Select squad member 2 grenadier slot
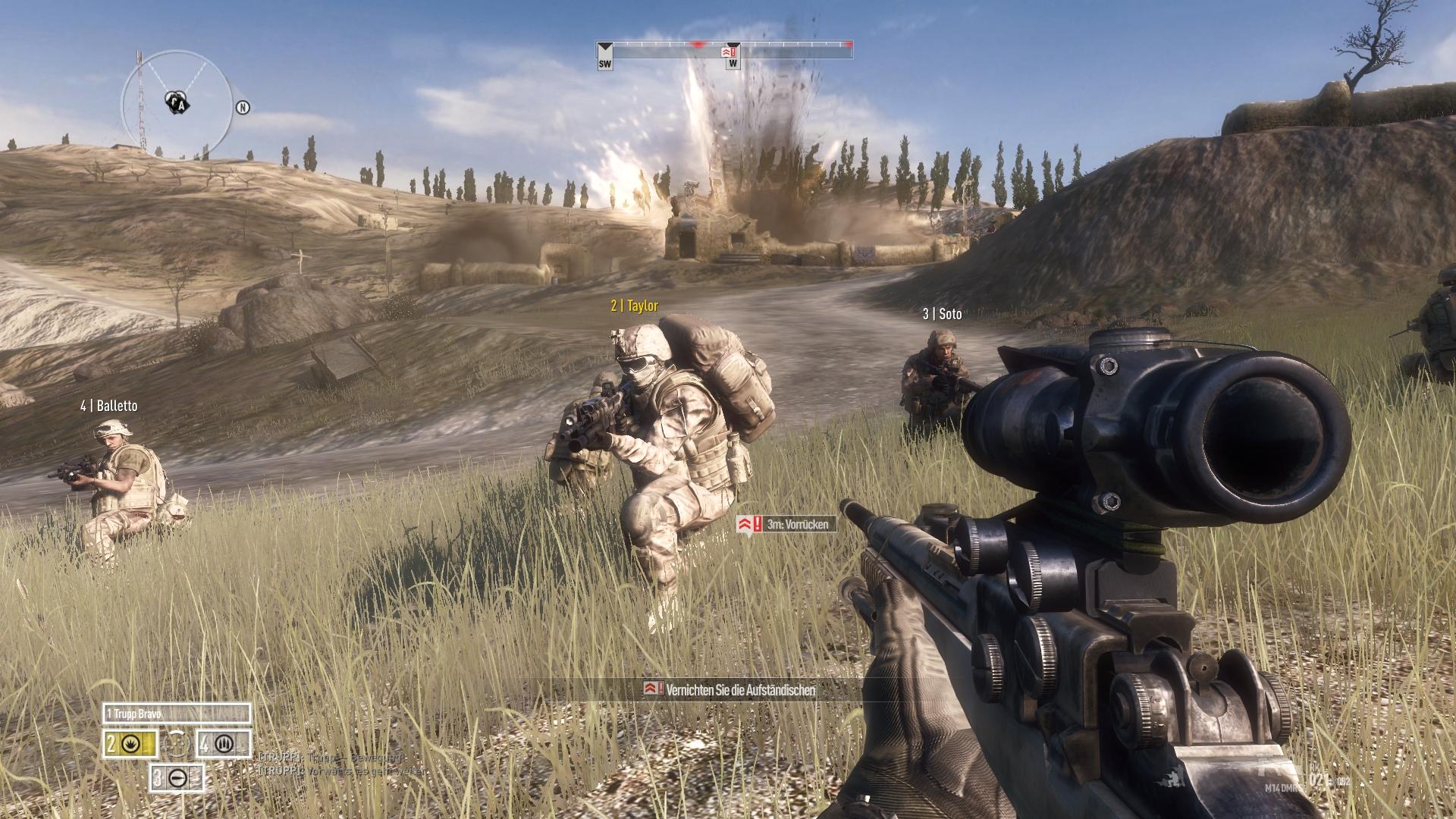The height and width of the screenshot is (819, 1456). click(x=130, y=745)
